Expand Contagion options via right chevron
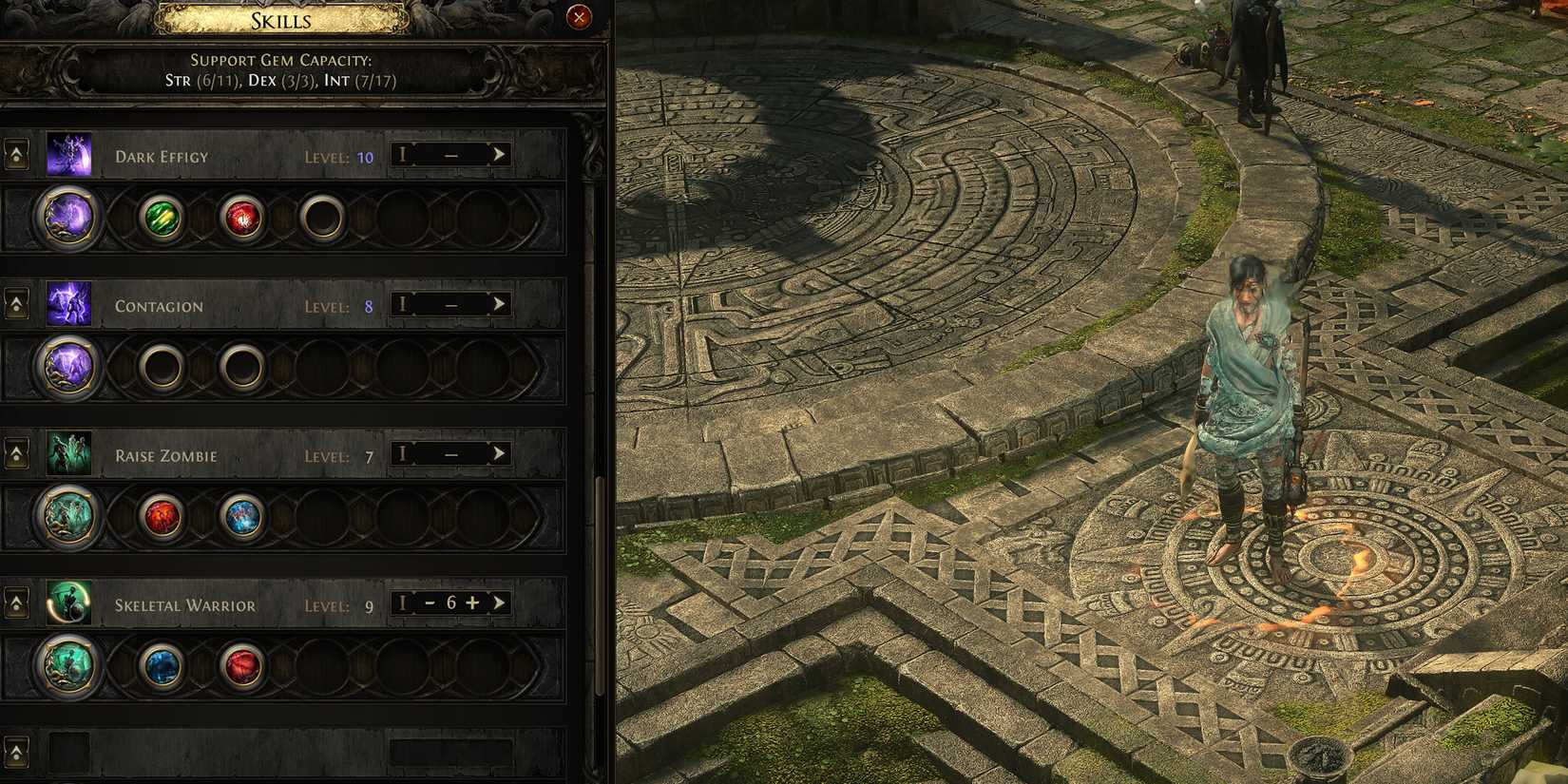This screenshot has height=784, width=1568. (x=502, y=303)
